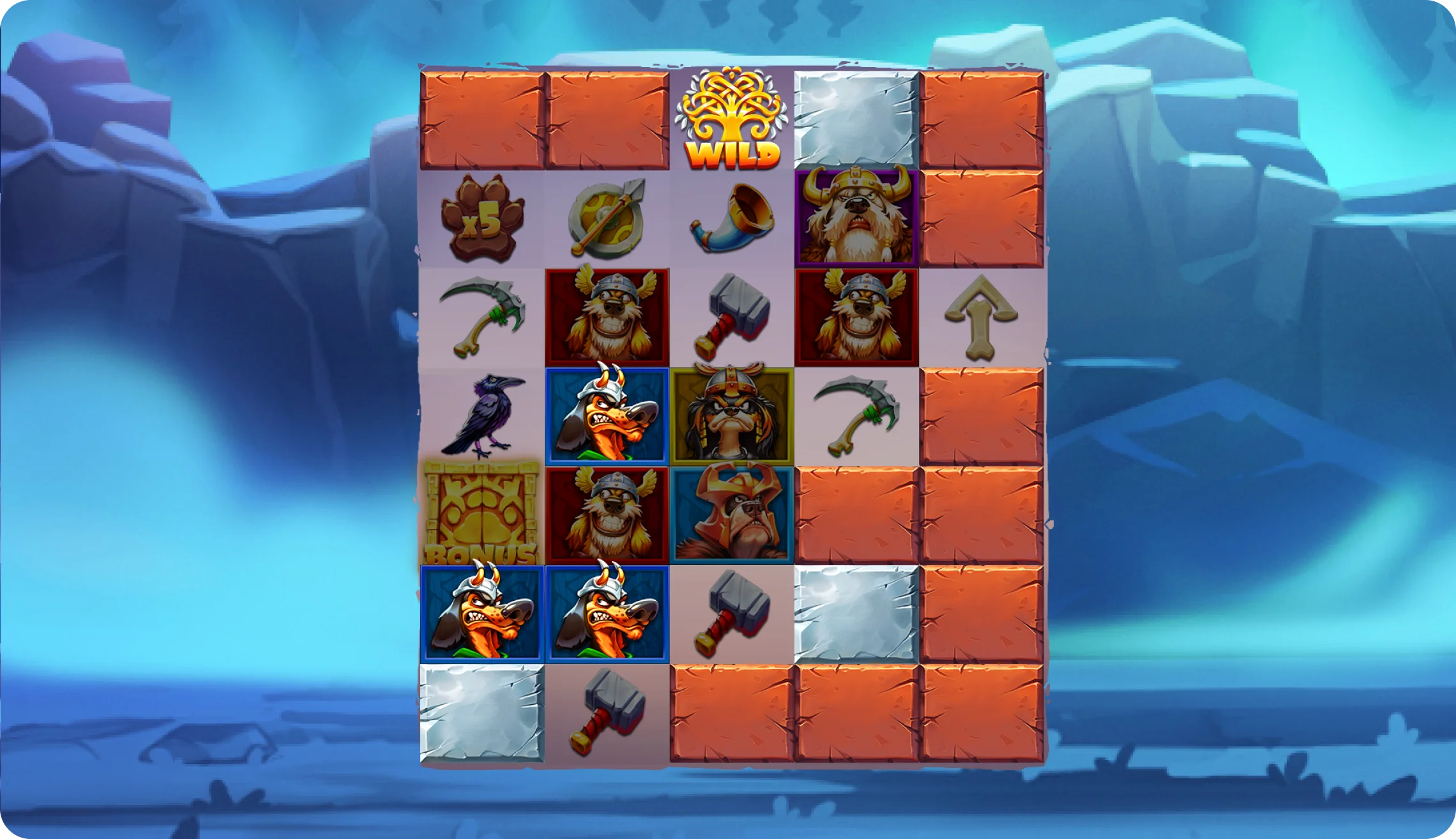This screenshot has width=1456, height=839.
Task: Select the bronze-helmet bulldog tile
Action: tap(732, 515)
